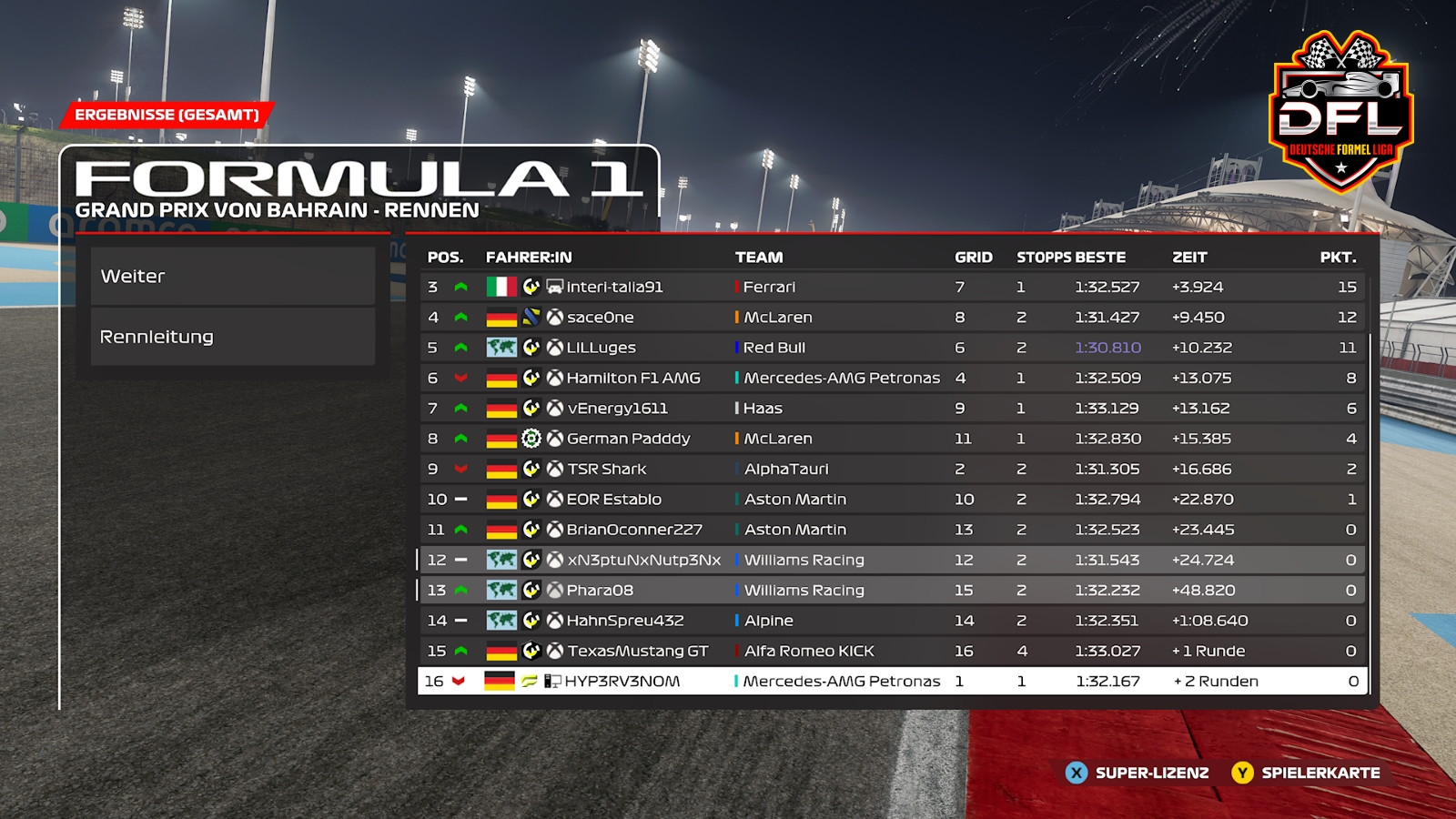This screenshot has height=819, width=1456.
Task: Select the TSR Shark row
Action: (606, 470)
